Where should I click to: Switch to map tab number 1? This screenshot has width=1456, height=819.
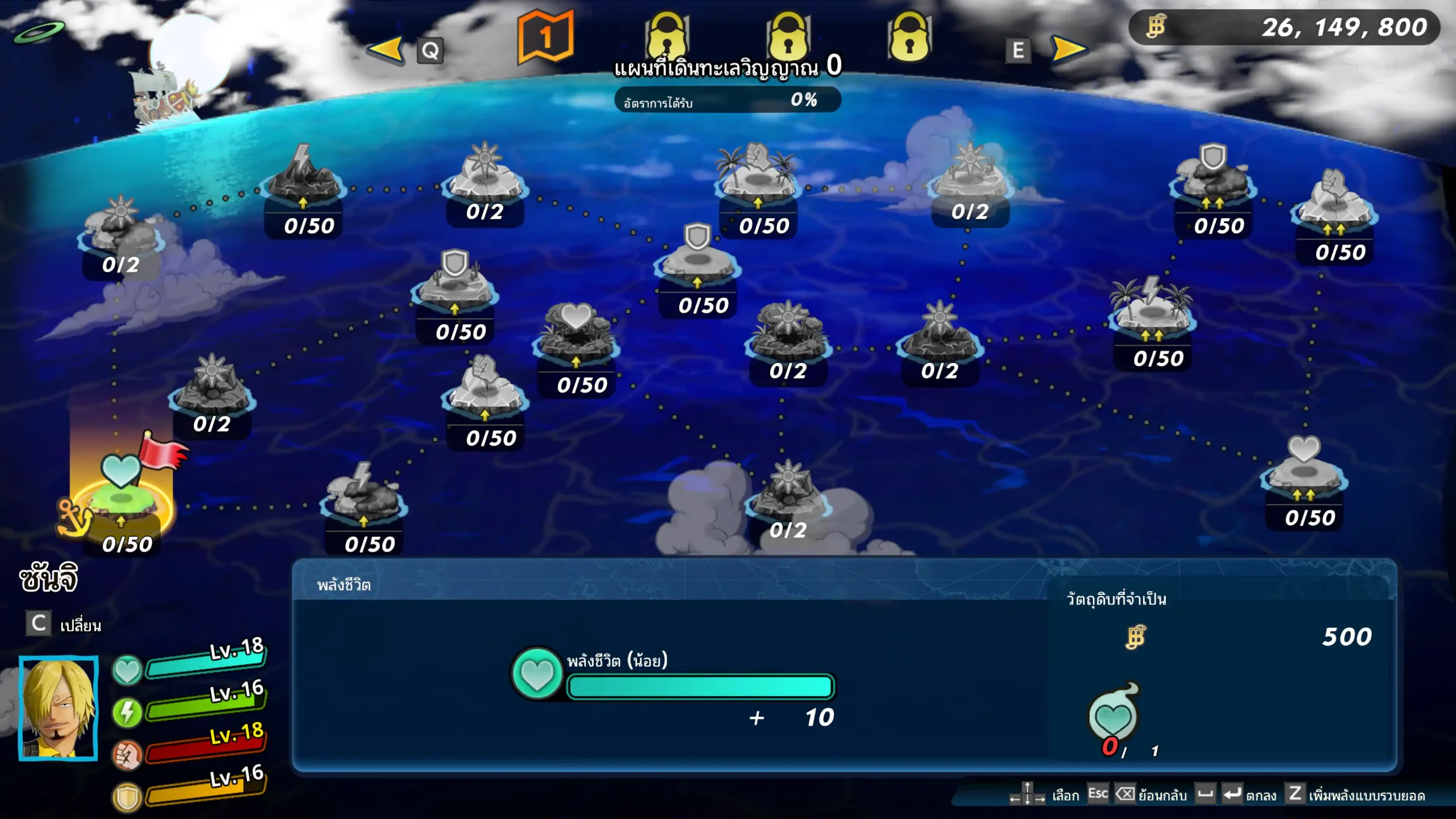[x=545, y=39]
